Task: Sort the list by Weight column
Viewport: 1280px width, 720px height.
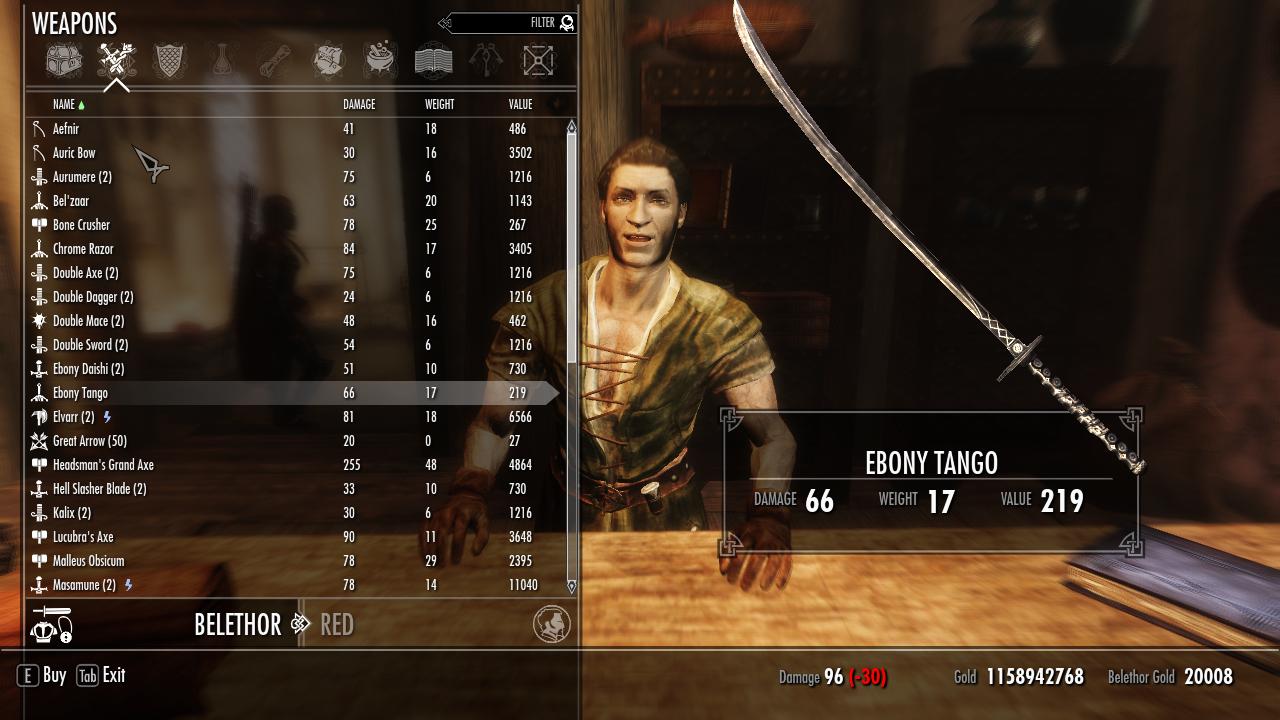Action: (439, 104)
